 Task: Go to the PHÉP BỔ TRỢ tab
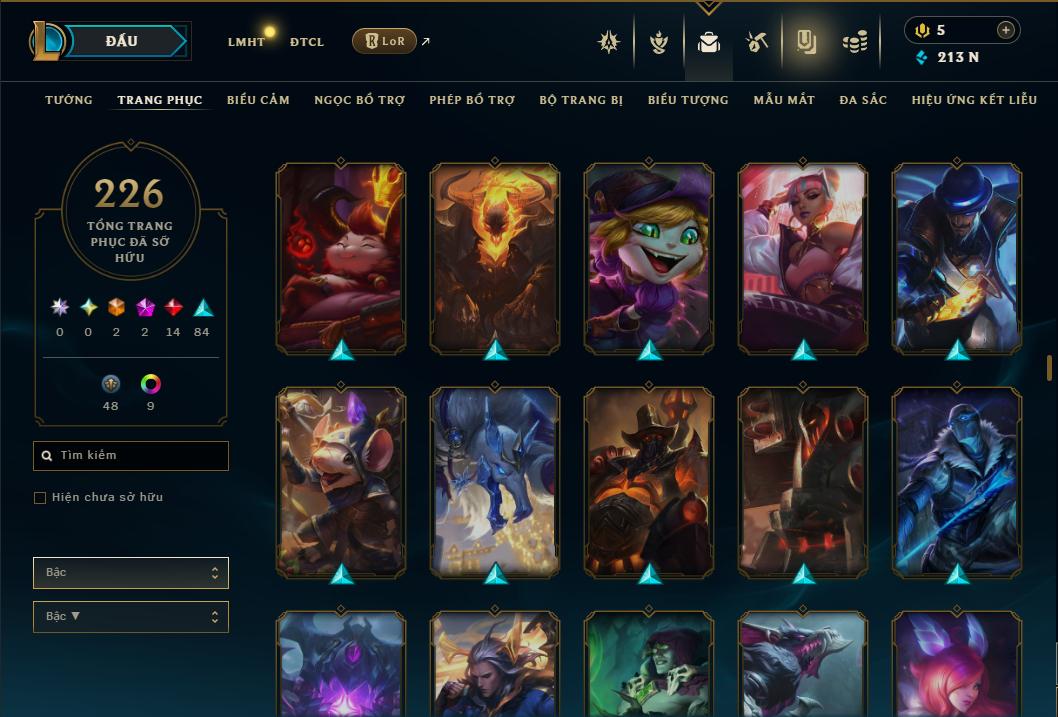(472, 100)
